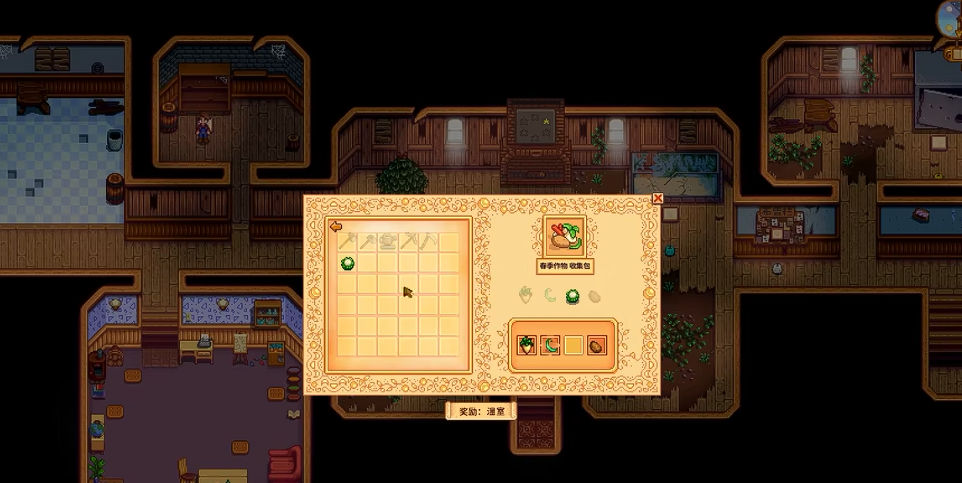This screenshot has width=962, height=483.
Task: Click the filled parsnip bundle slot
Action: point(526,345)
